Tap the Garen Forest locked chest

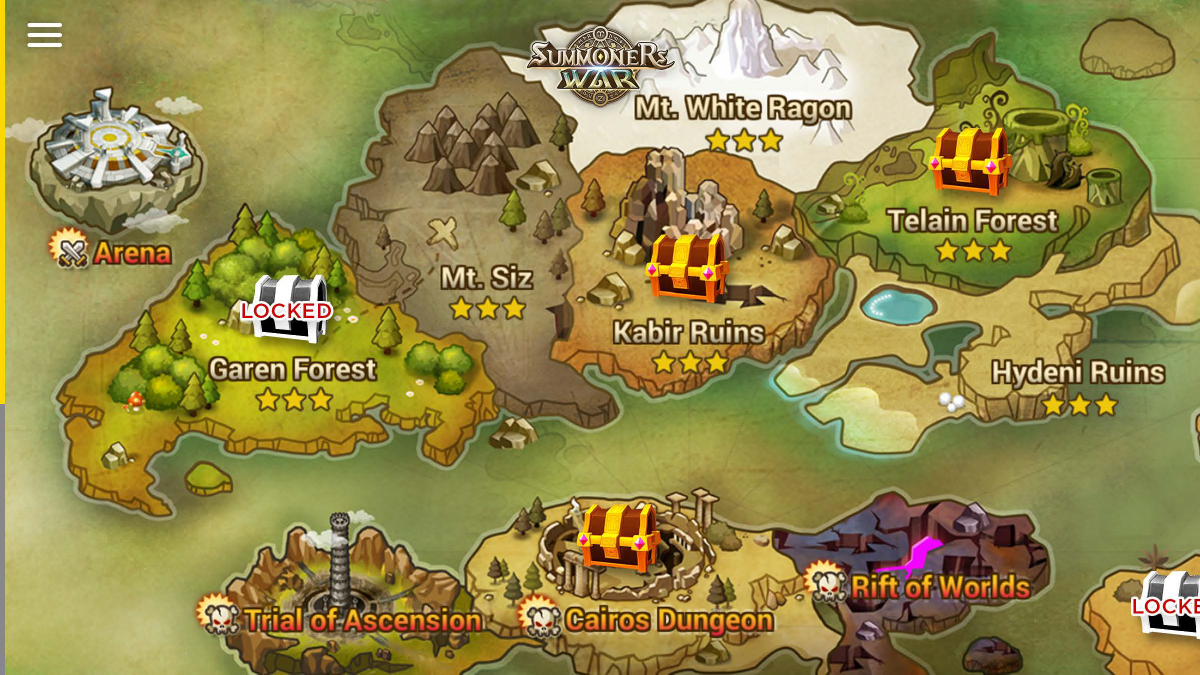287,307
